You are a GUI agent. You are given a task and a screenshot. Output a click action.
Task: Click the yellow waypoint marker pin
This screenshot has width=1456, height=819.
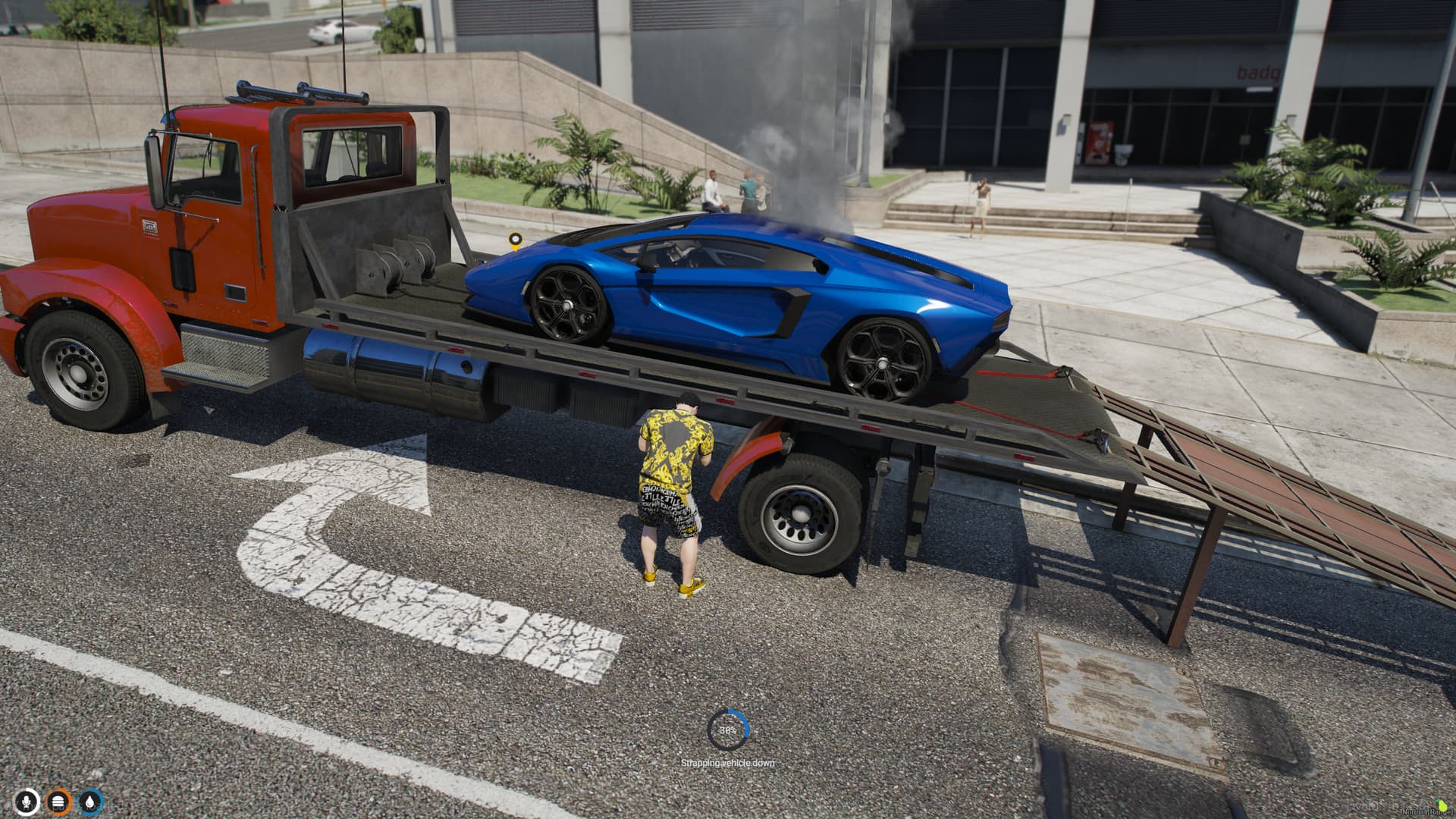(516, 241)
